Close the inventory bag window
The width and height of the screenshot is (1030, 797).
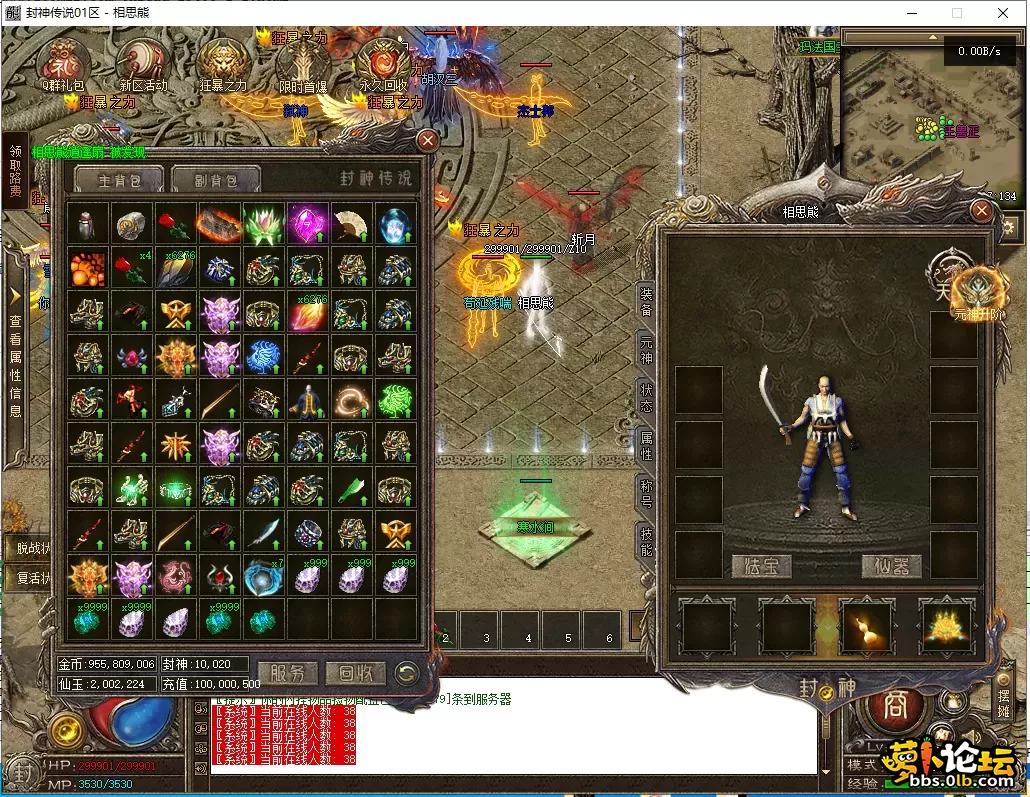pos(427,141)
